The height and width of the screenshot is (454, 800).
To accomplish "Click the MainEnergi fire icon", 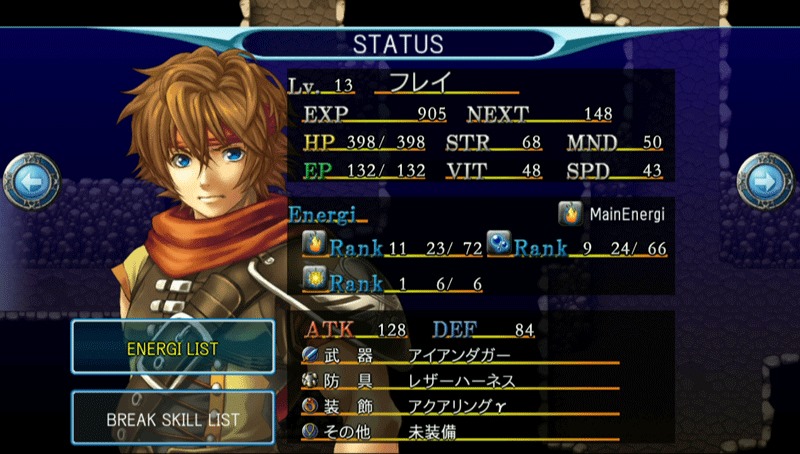I will click(x=571, y=213).
